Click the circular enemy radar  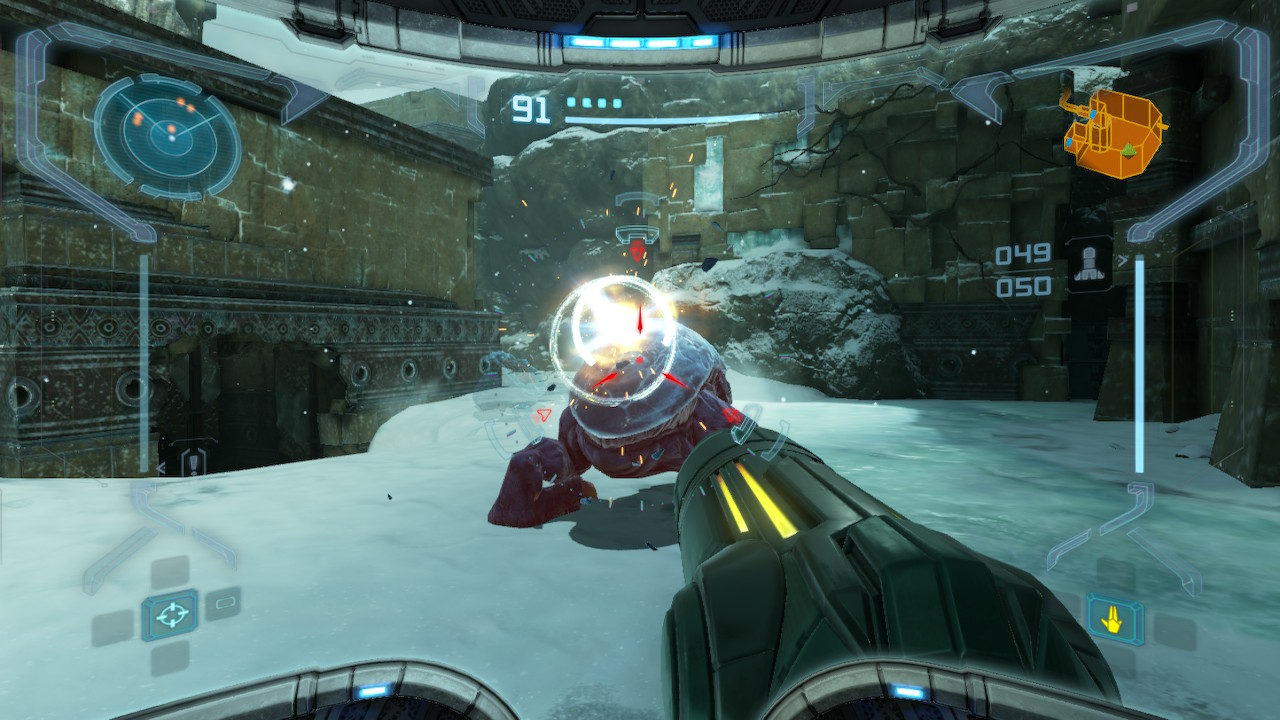coord(168,135)
